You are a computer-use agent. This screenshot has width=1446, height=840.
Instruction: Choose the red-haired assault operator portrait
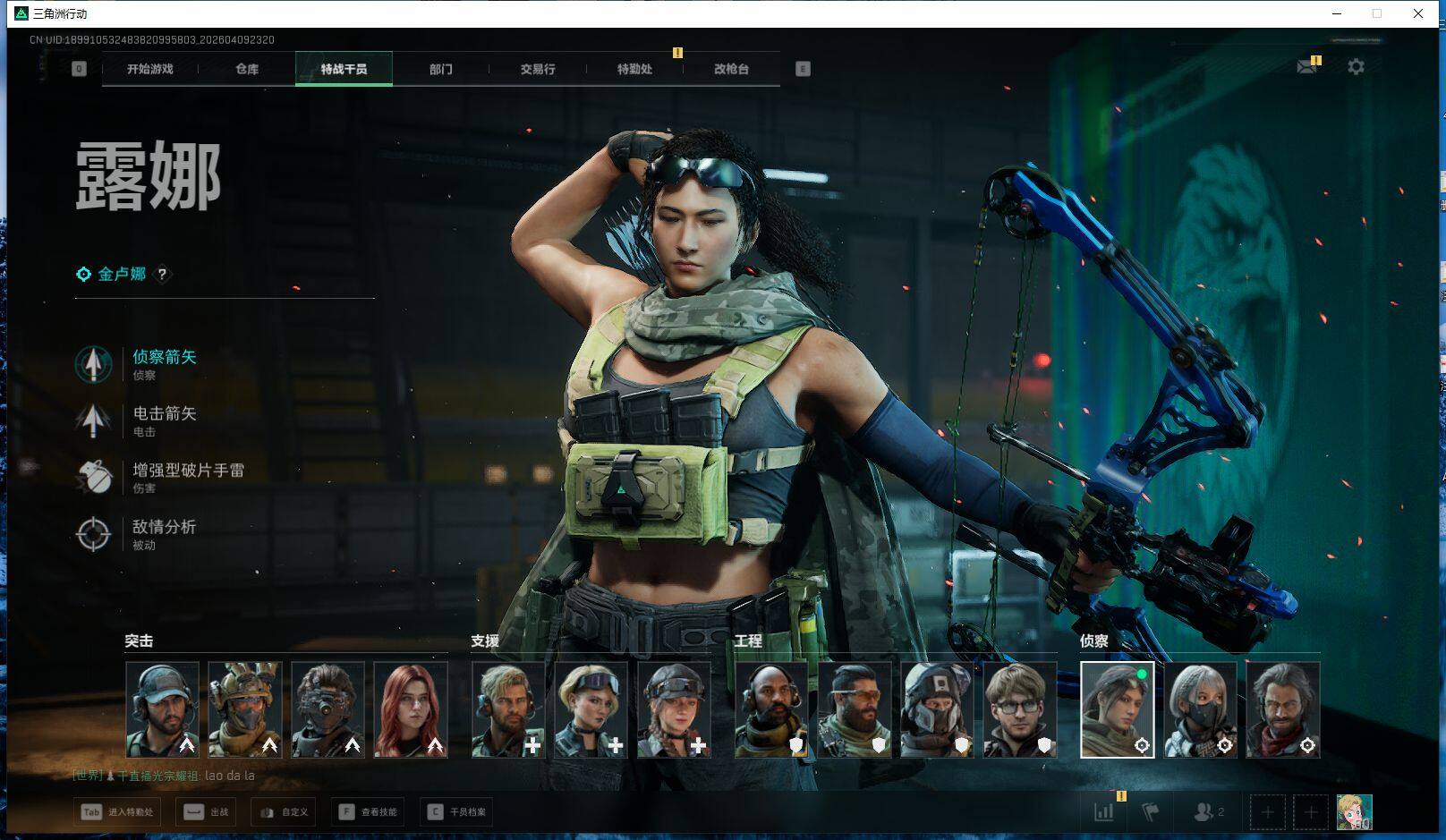(x=411, y=709)
